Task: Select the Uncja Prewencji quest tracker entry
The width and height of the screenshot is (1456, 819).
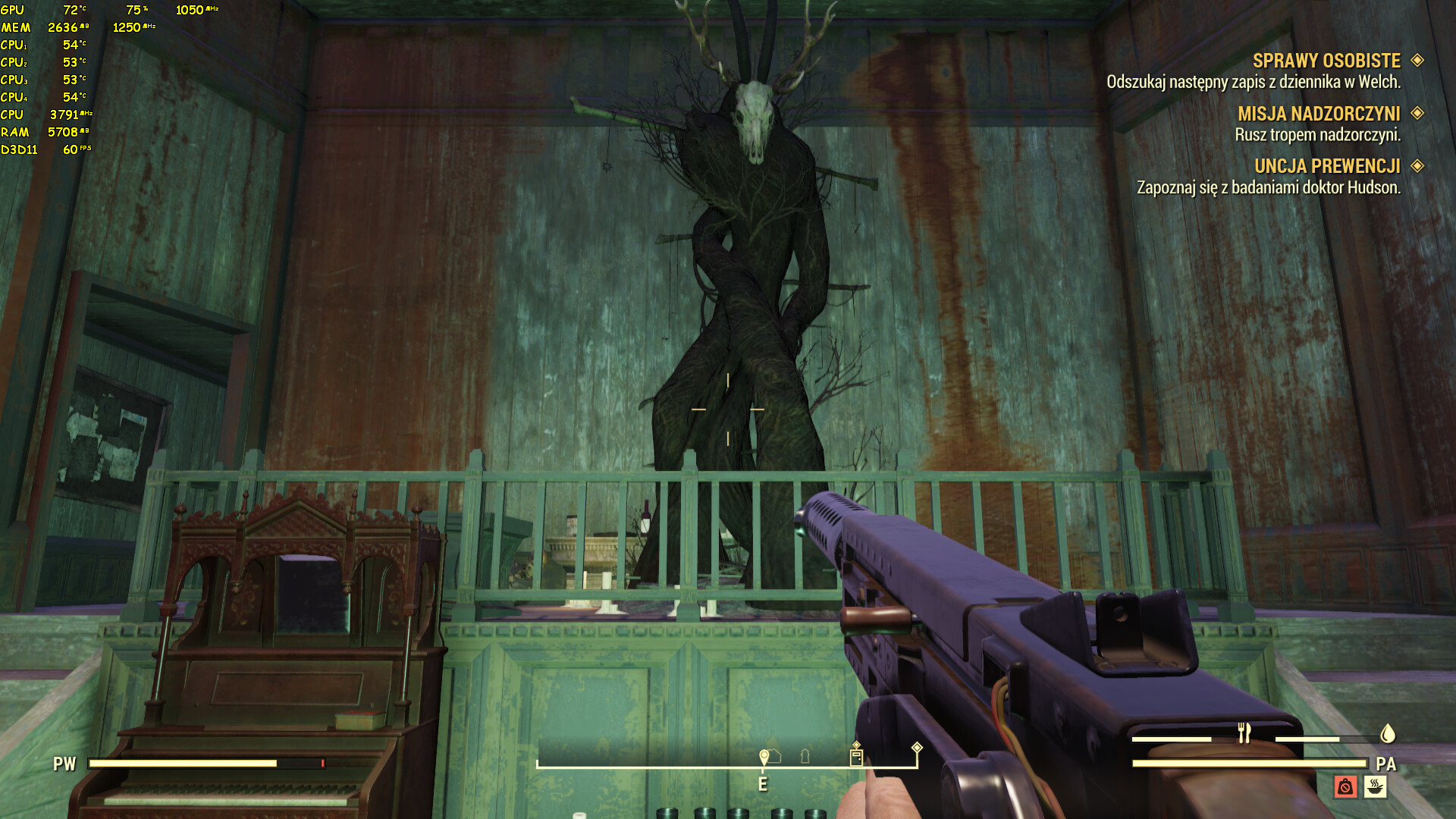Action: pyautogui.click(x=1327, y=166)
